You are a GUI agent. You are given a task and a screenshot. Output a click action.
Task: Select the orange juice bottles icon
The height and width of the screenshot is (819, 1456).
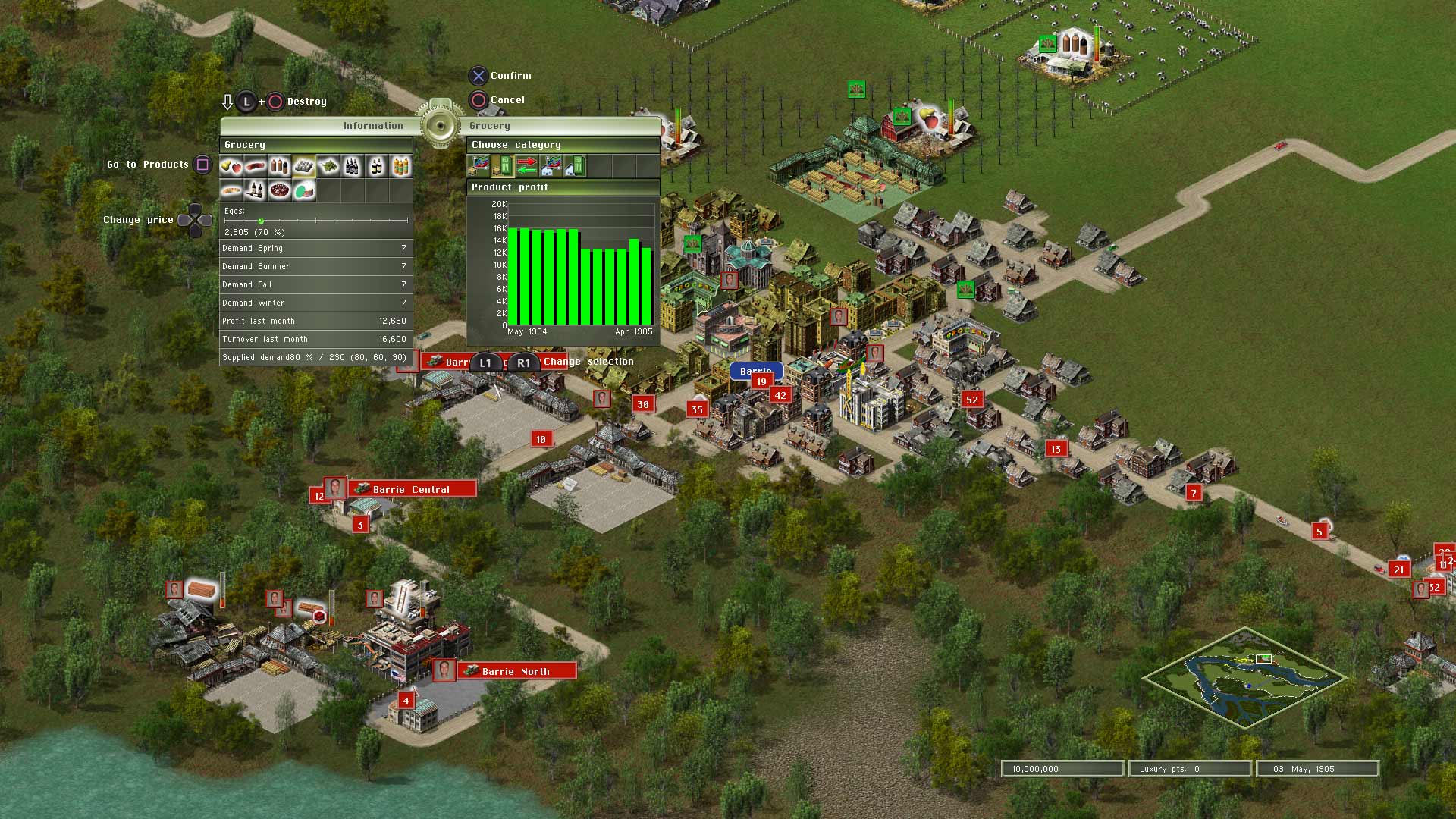point(400,166)
